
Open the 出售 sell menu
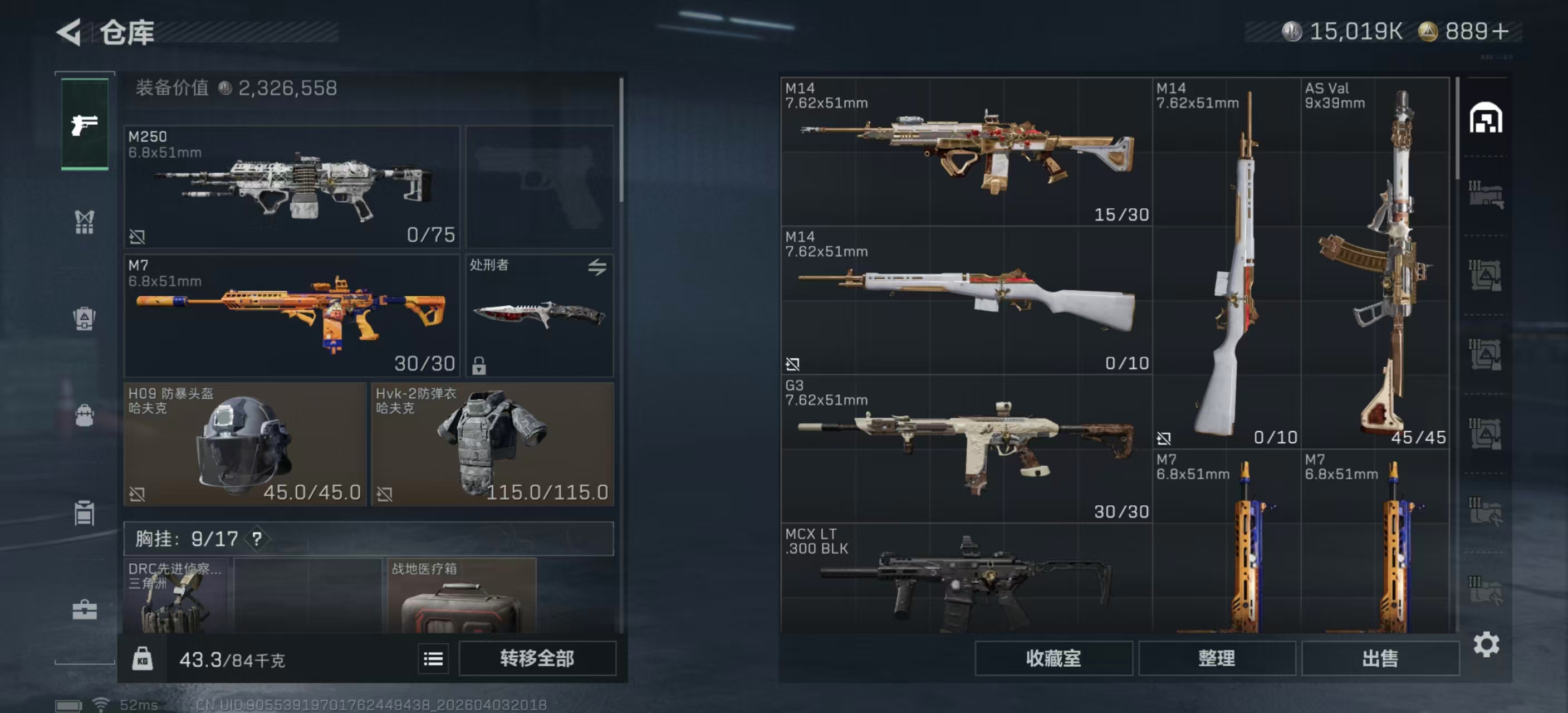[1379, 658]
